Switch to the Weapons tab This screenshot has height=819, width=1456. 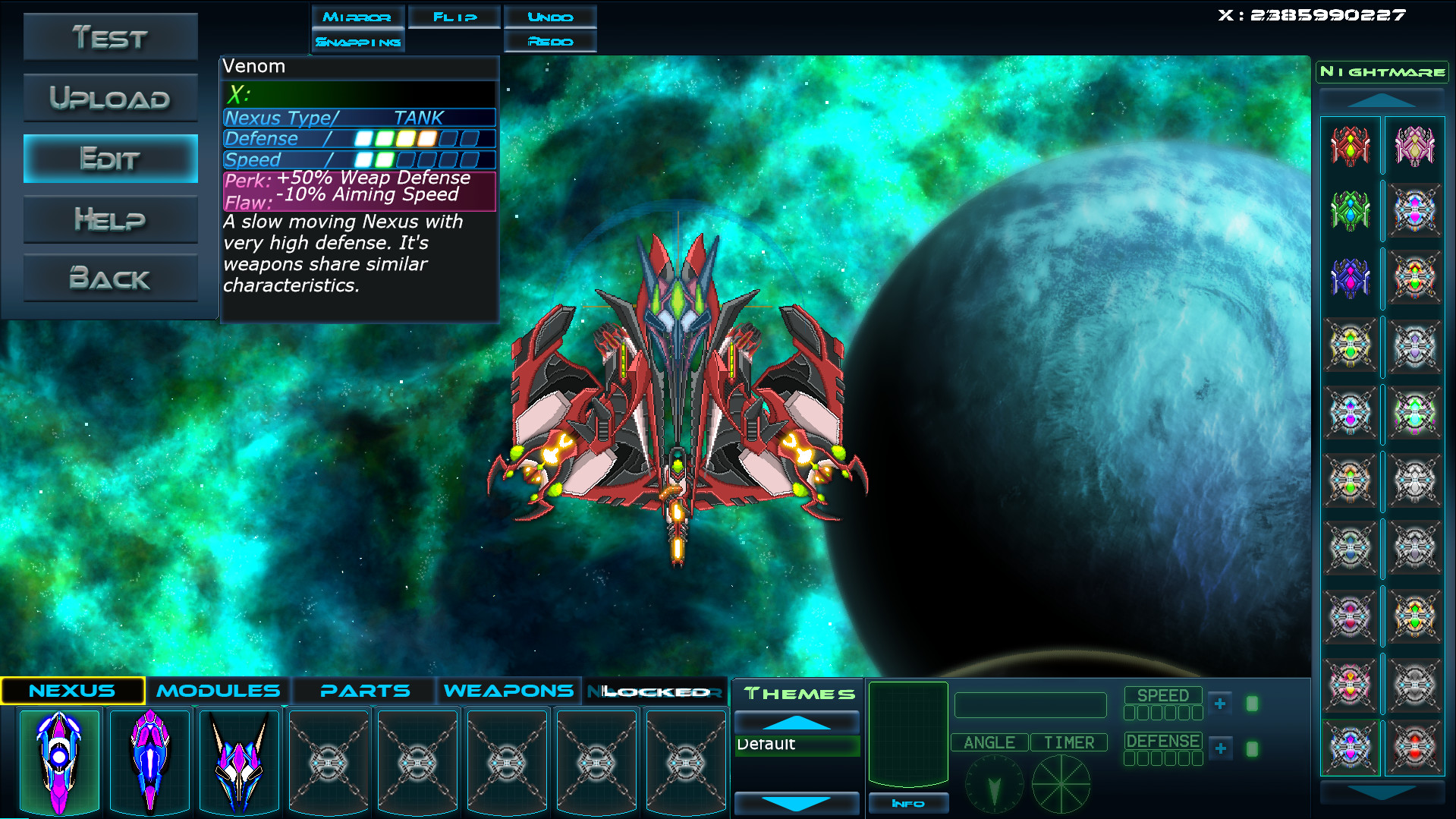click(x=507, y=690)
